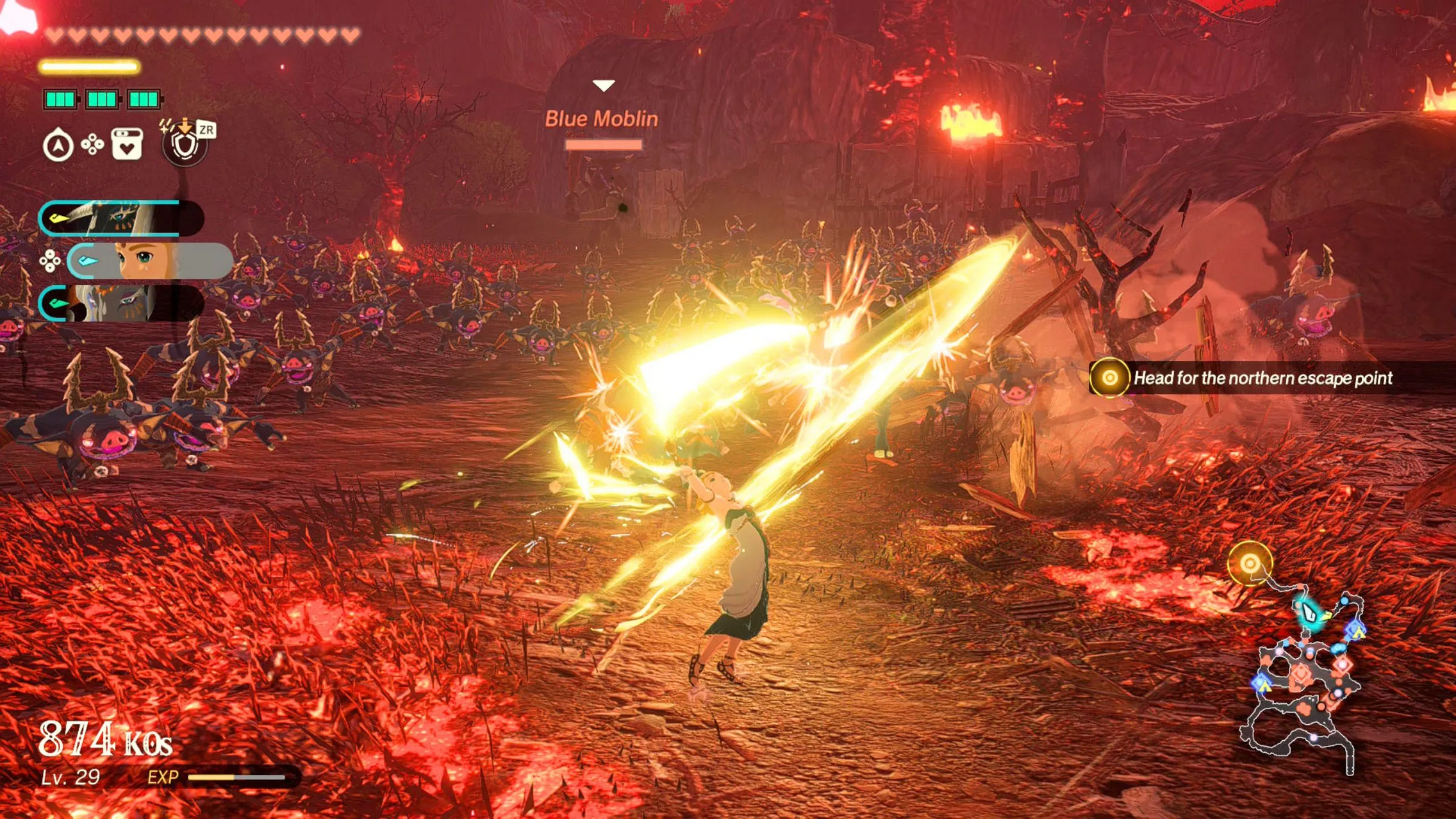Select the golden objective marker on minimap

(1249, 563)
